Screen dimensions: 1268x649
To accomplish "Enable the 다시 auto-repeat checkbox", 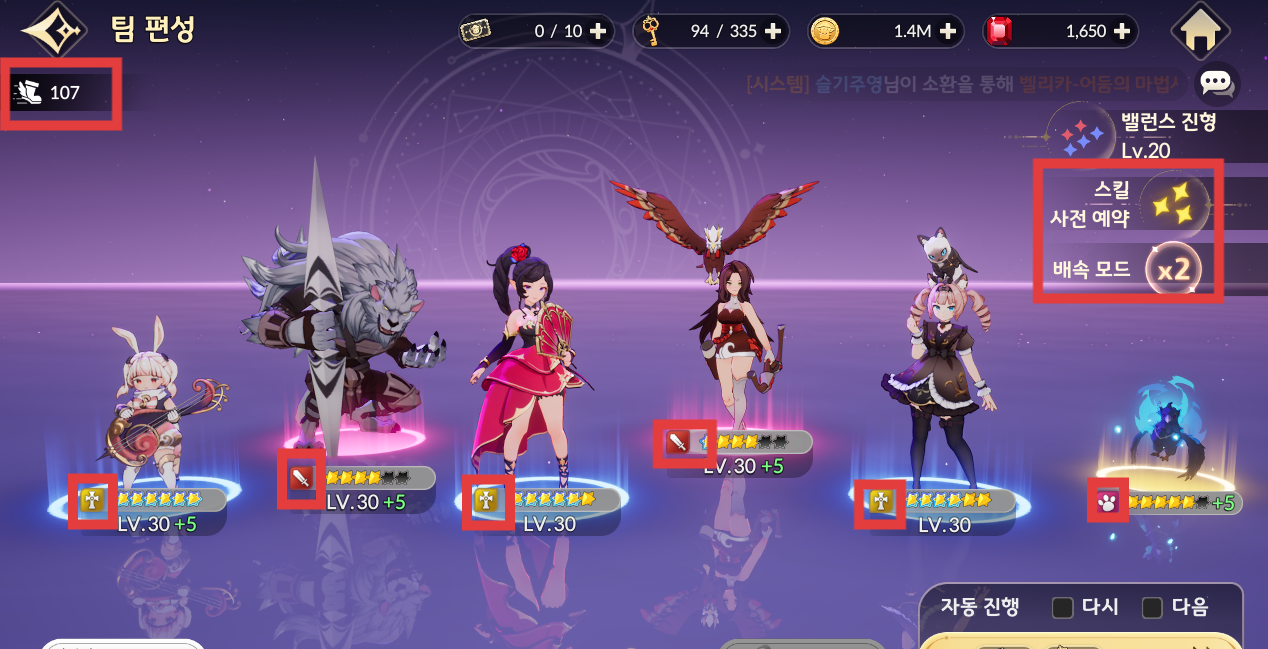I will [x=1063, y=607].
